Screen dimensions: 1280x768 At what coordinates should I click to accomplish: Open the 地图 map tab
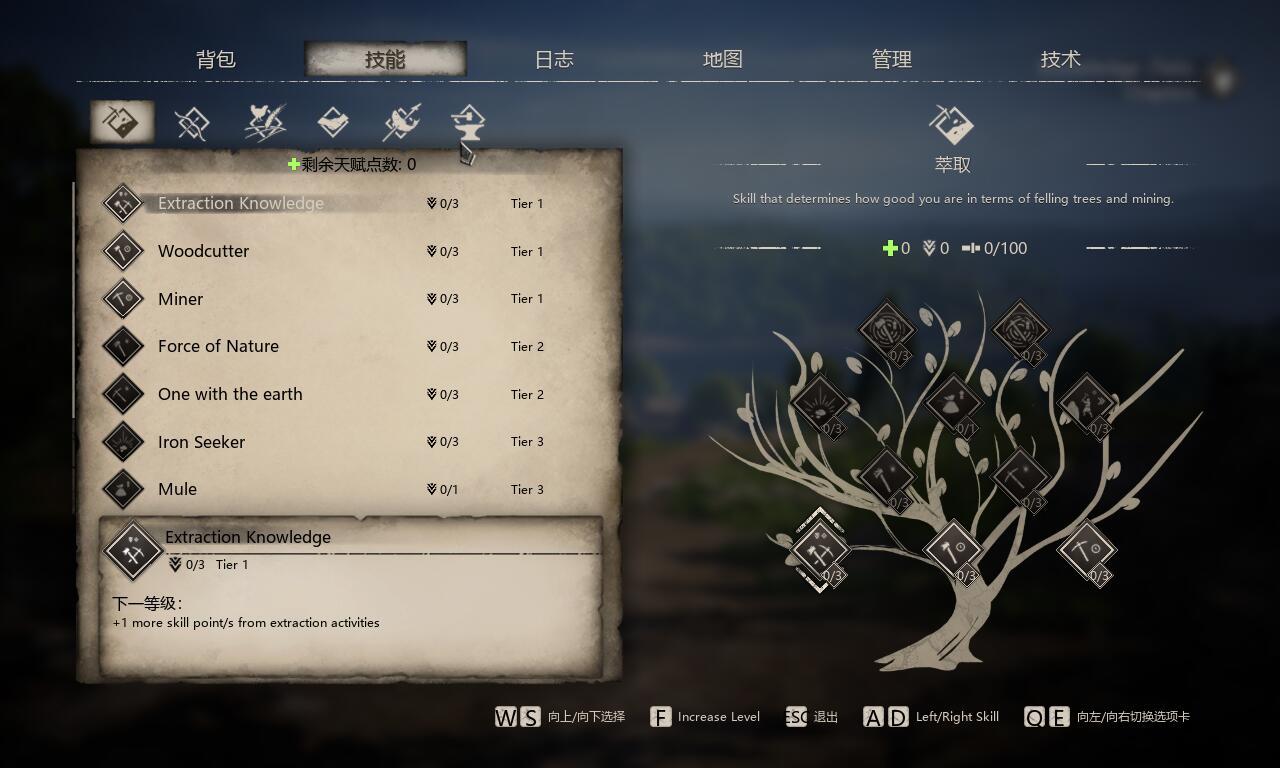pyautogui.click(x=723, y=60)
